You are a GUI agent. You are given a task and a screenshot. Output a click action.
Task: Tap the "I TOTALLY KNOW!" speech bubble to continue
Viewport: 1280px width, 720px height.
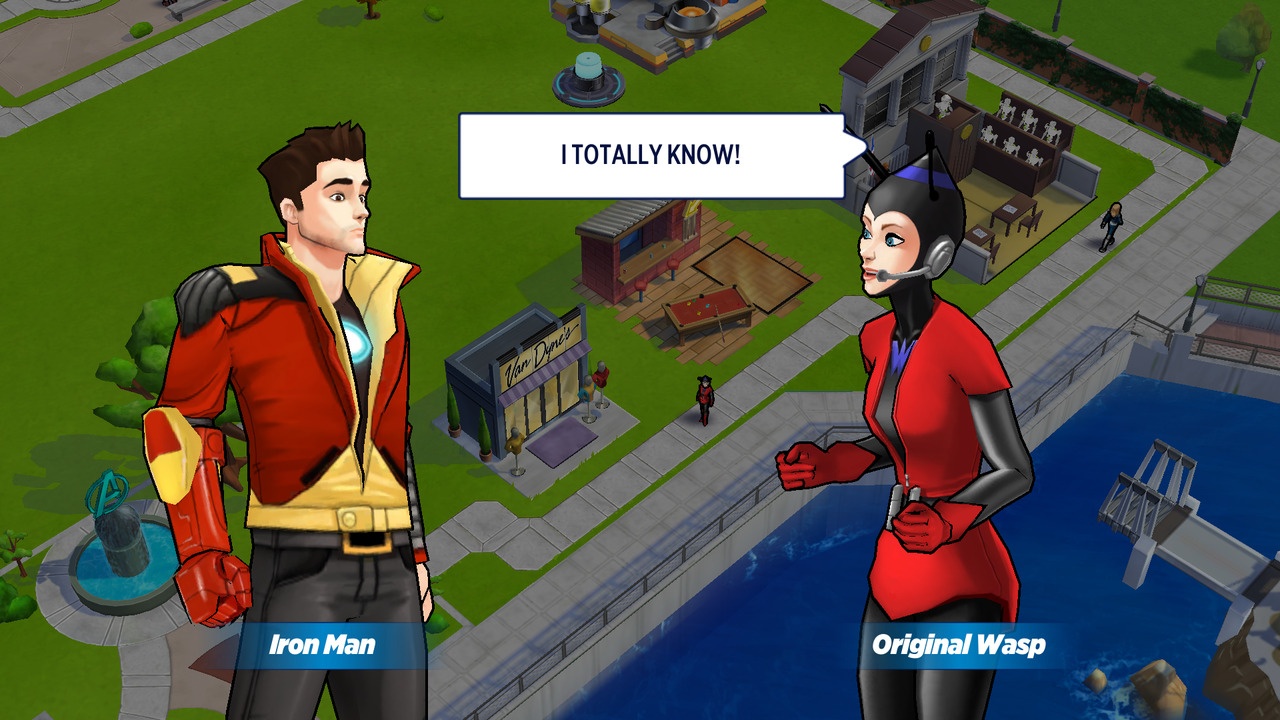coord(651,156)
